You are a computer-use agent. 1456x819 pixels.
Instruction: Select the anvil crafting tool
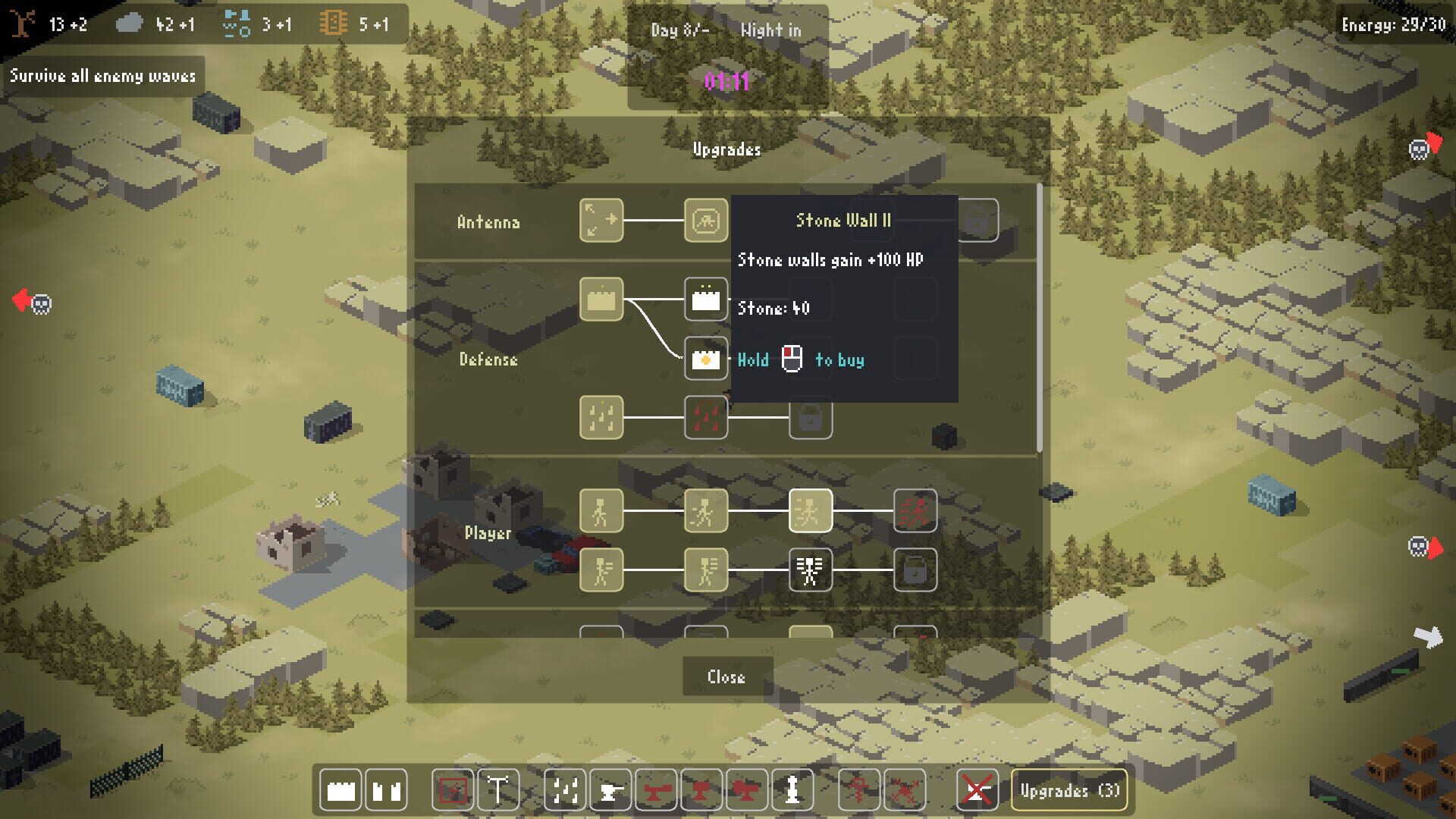tap(610, 790)
